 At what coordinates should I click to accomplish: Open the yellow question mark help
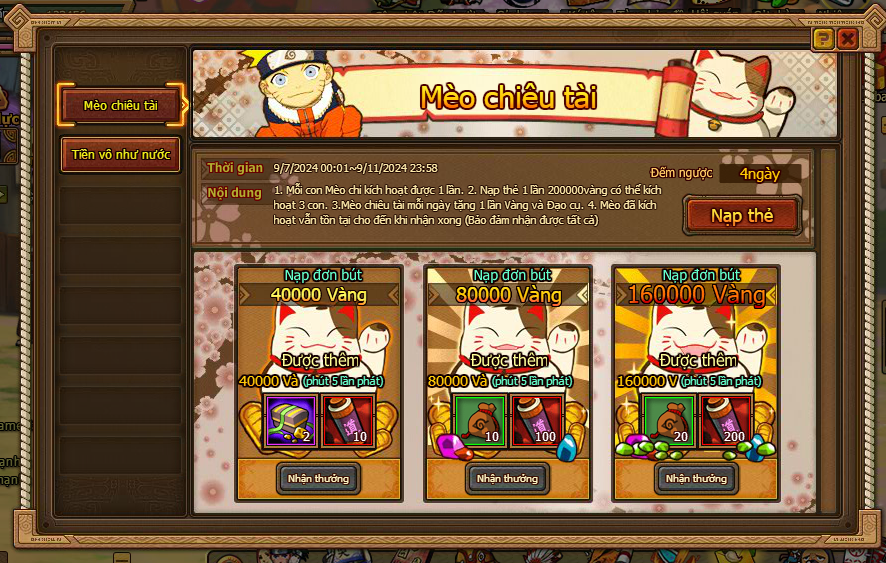[x=822, y=39]
